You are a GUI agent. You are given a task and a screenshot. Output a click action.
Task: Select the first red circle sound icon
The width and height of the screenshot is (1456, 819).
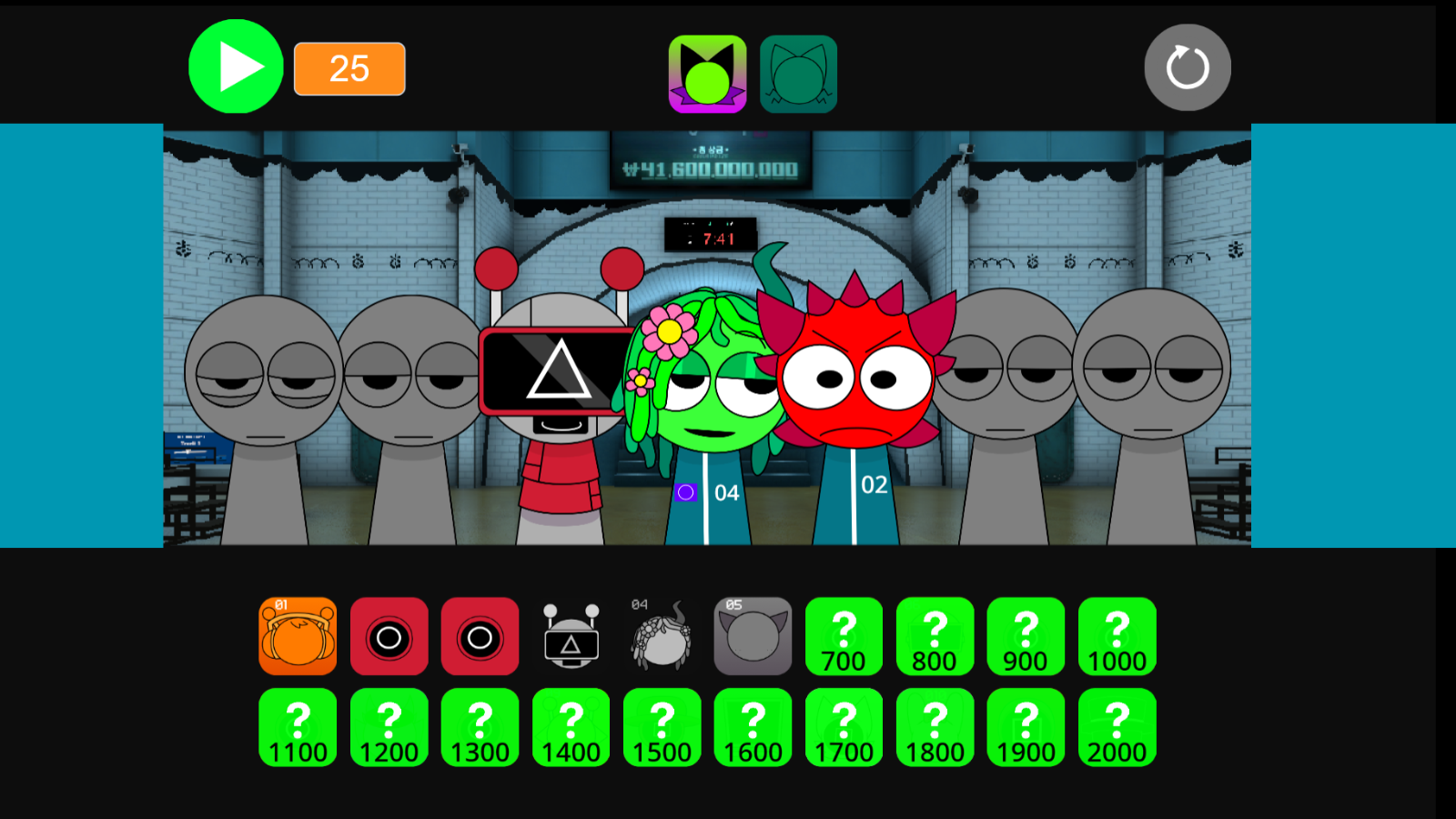389,636
